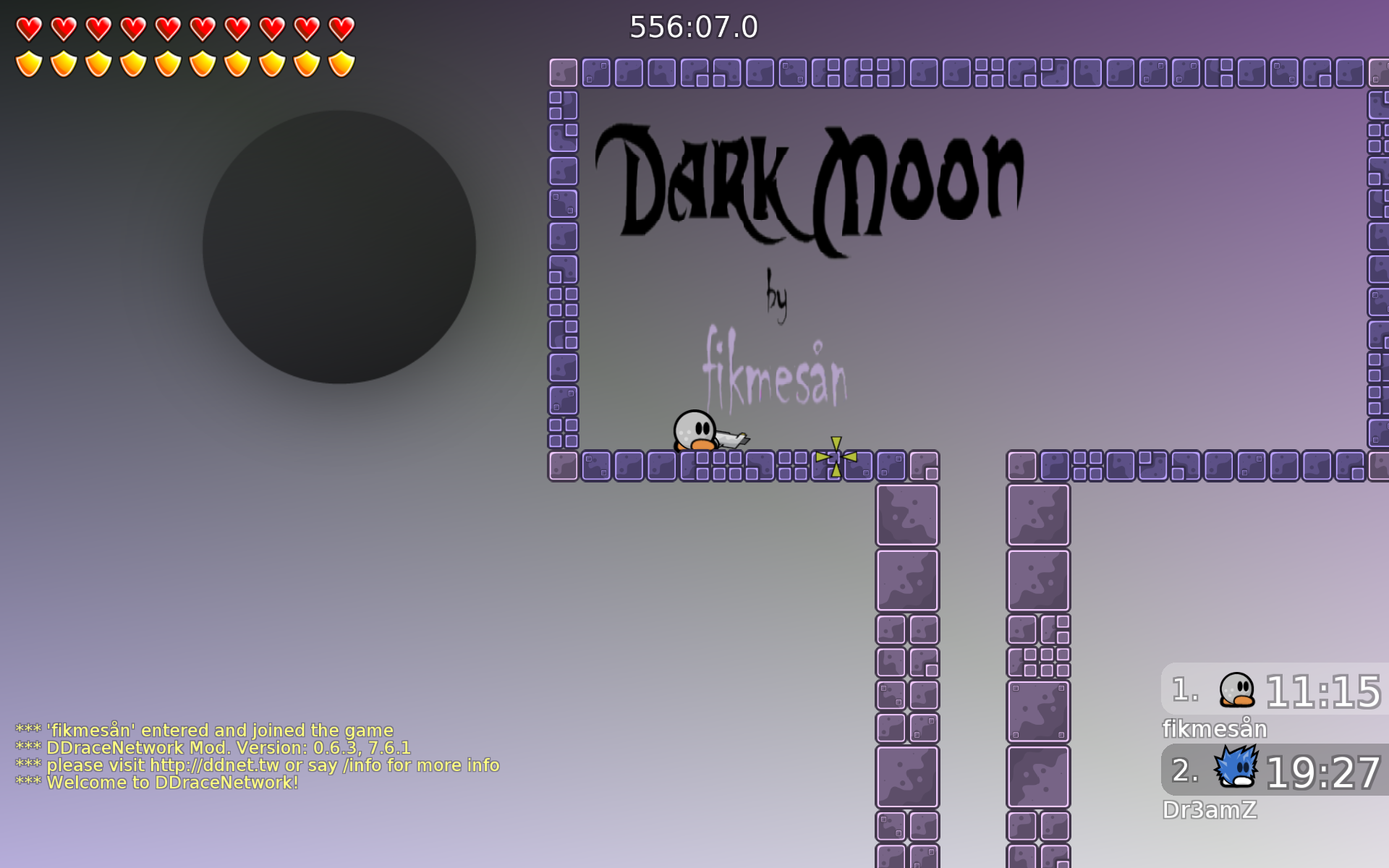Click the fifth shield in the armor row
This screenshot has height=868, width=1389.
click(x=167, y=64)
